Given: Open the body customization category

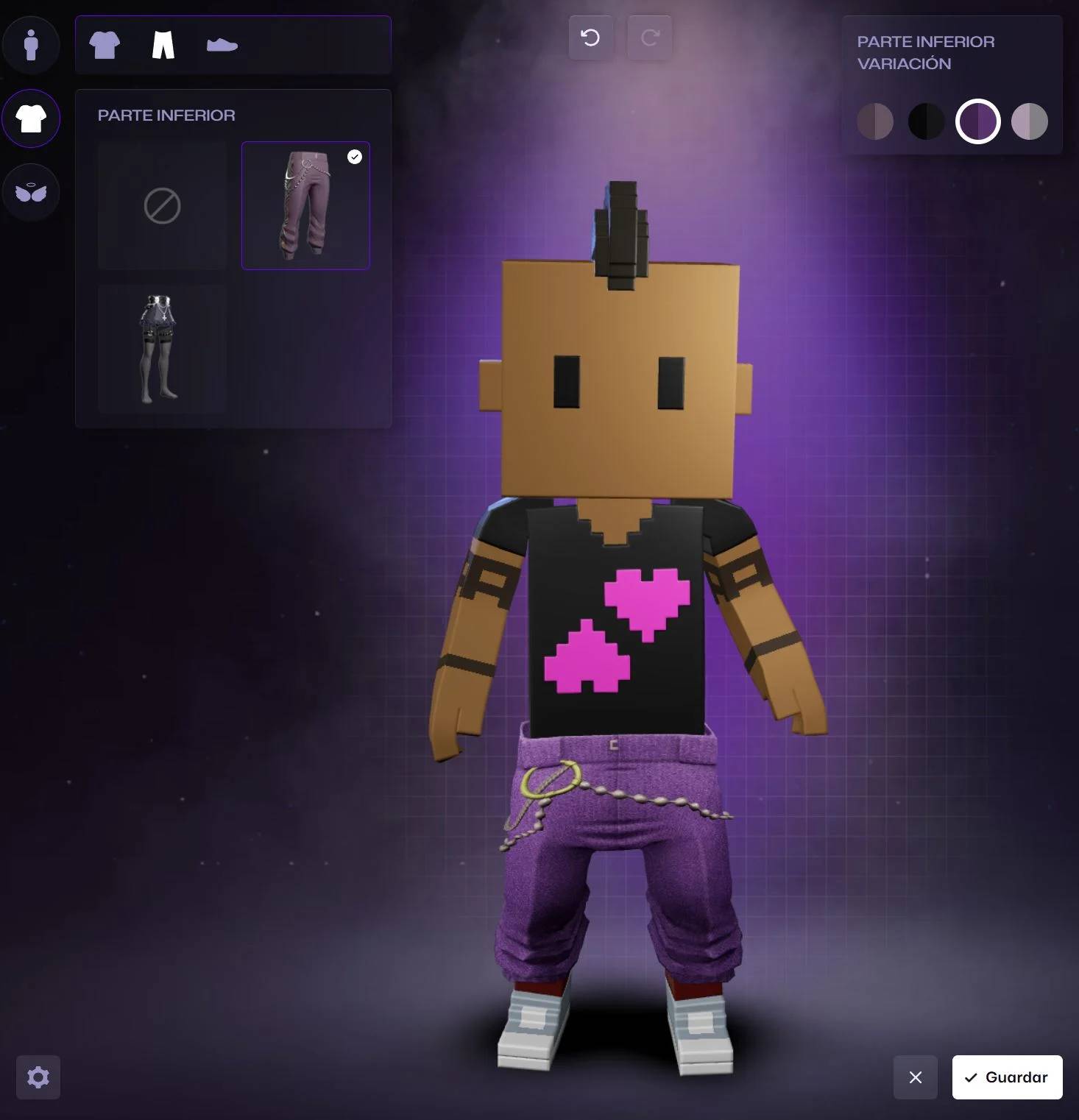Looking at the screenshot, I should [x=31, y=45].
